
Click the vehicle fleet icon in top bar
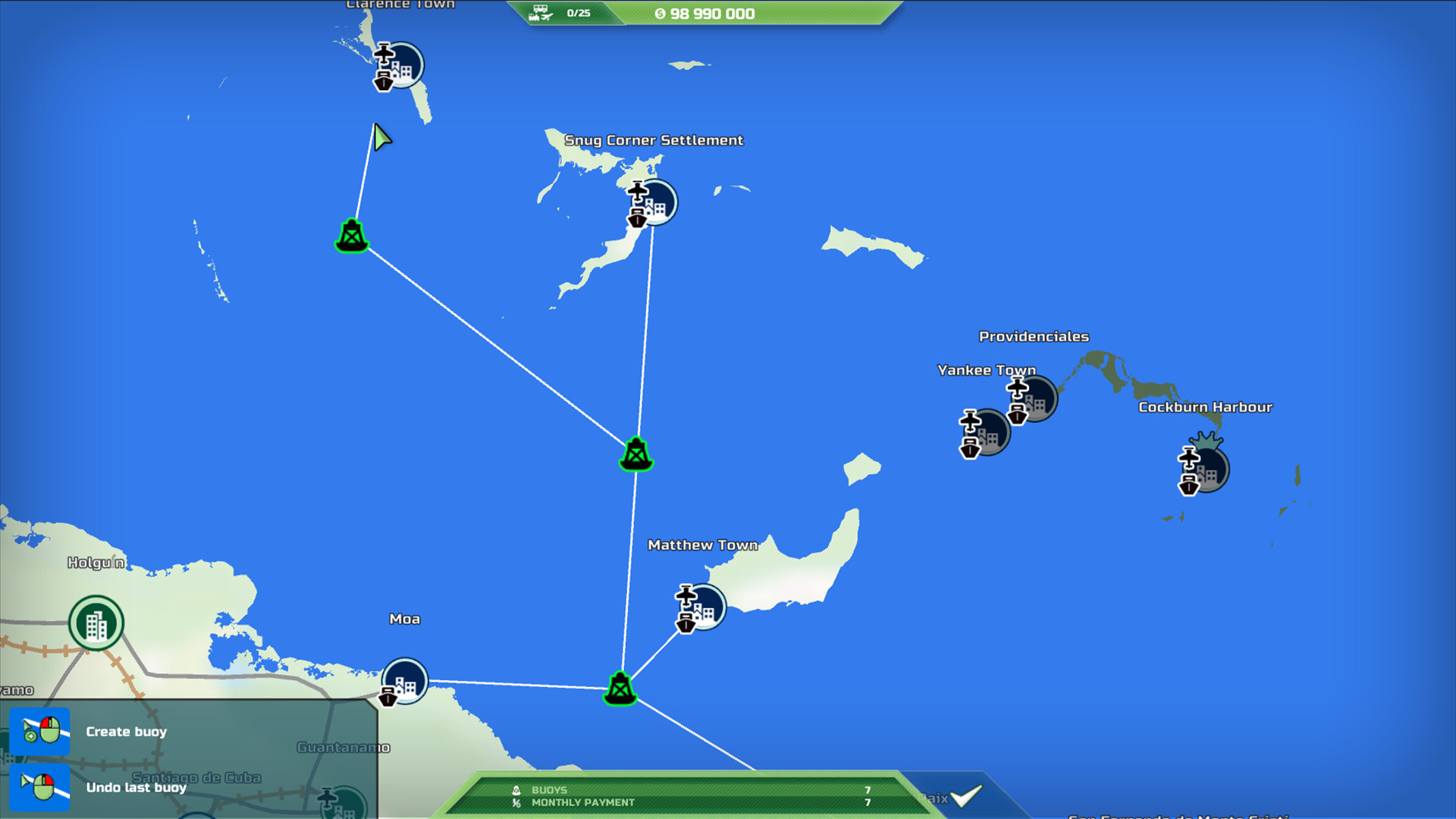pyautogui.click(x=540, y=12)
